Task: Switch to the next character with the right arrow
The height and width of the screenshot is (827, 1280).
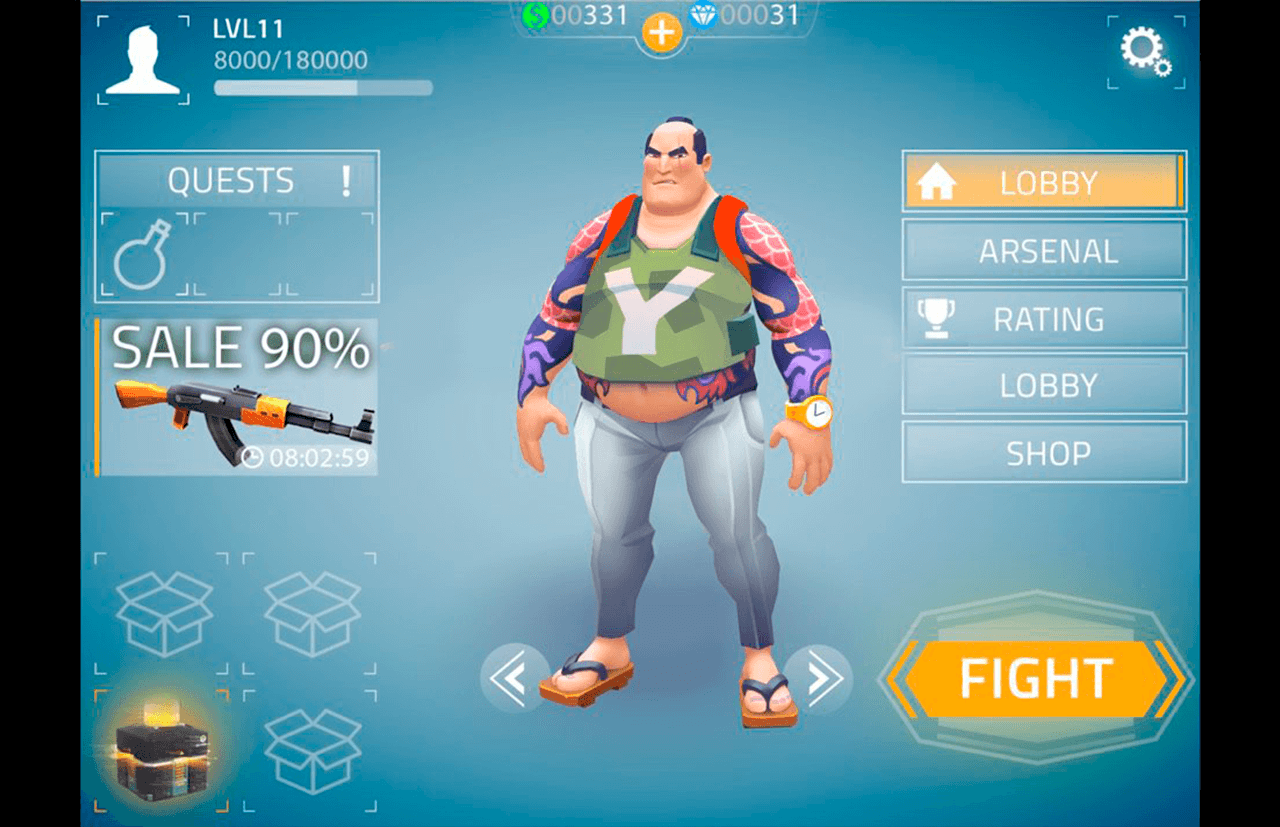Action: click(x=818, y=678)
